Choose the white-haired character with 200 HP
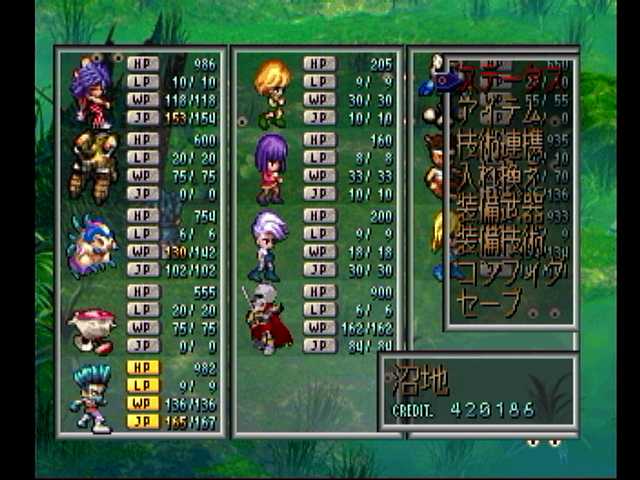Viewport: 640px width, 480px height. point(270,243)
